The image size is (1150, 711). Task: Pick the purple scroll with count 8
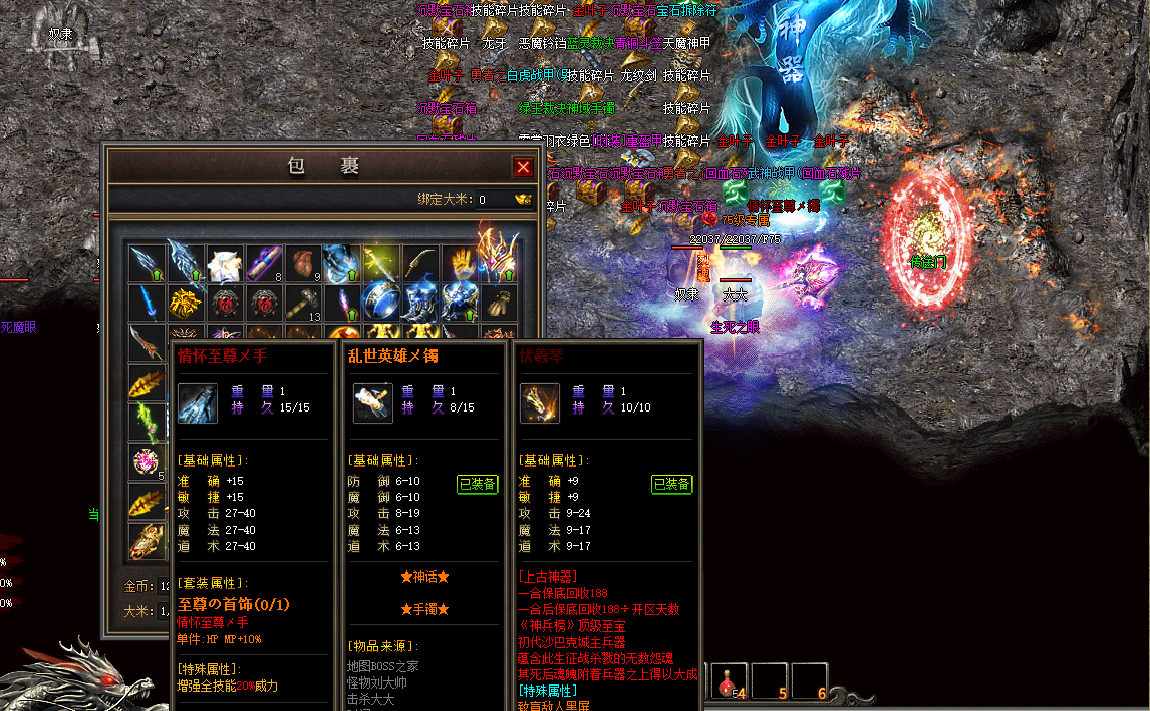pyautogui.click(x=264, y=263)
